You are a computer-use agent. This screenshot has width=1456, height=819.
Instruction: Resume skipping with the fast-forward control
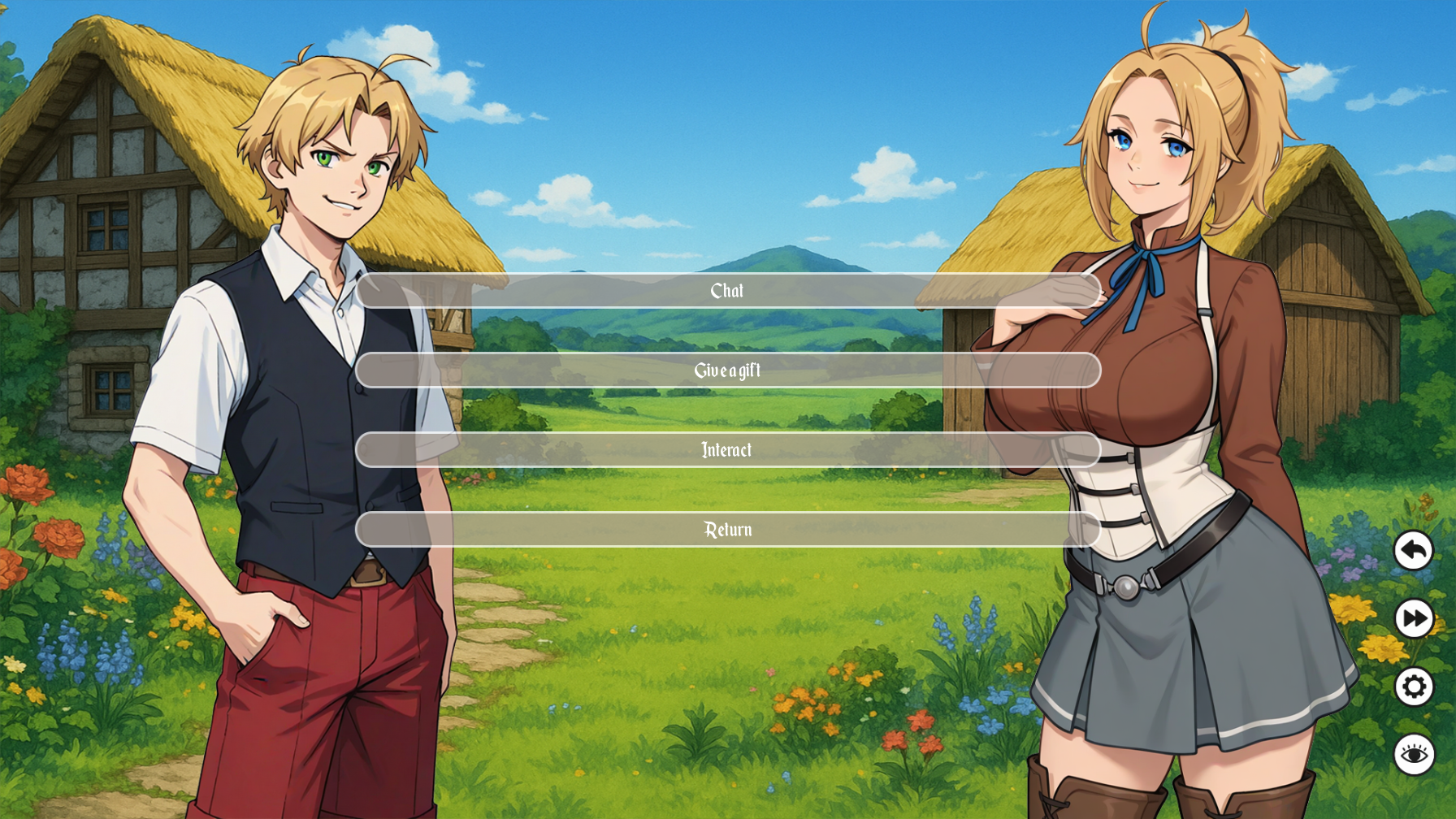coord(1414,618)
